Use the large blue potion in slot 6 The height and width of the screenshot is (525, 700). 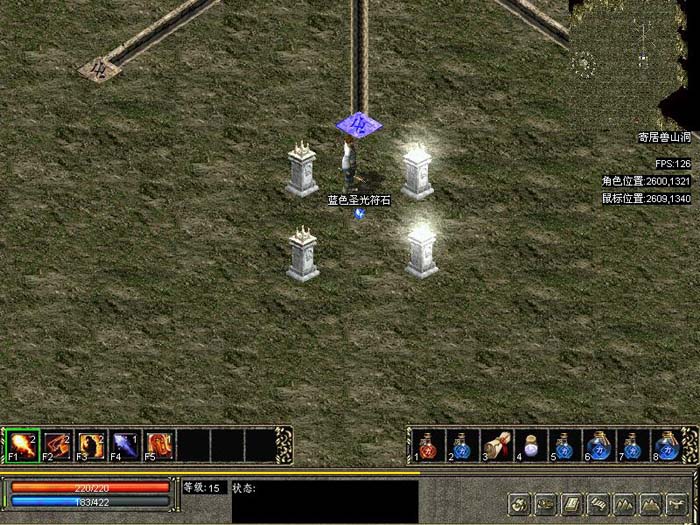[598, 445]
